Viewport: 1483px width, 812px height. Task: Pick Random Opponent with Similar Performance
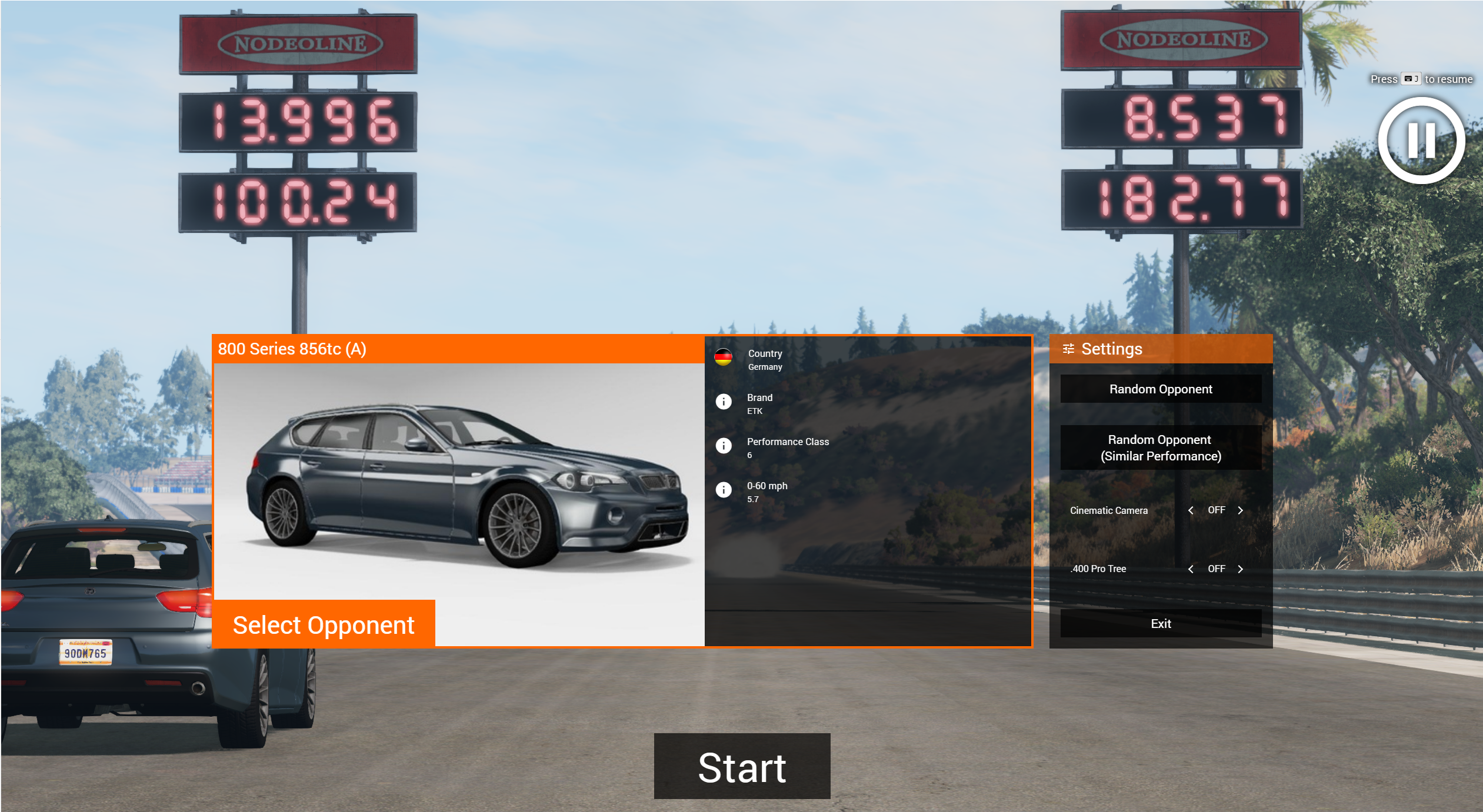pyautogui.click(x=1160, y=447)
